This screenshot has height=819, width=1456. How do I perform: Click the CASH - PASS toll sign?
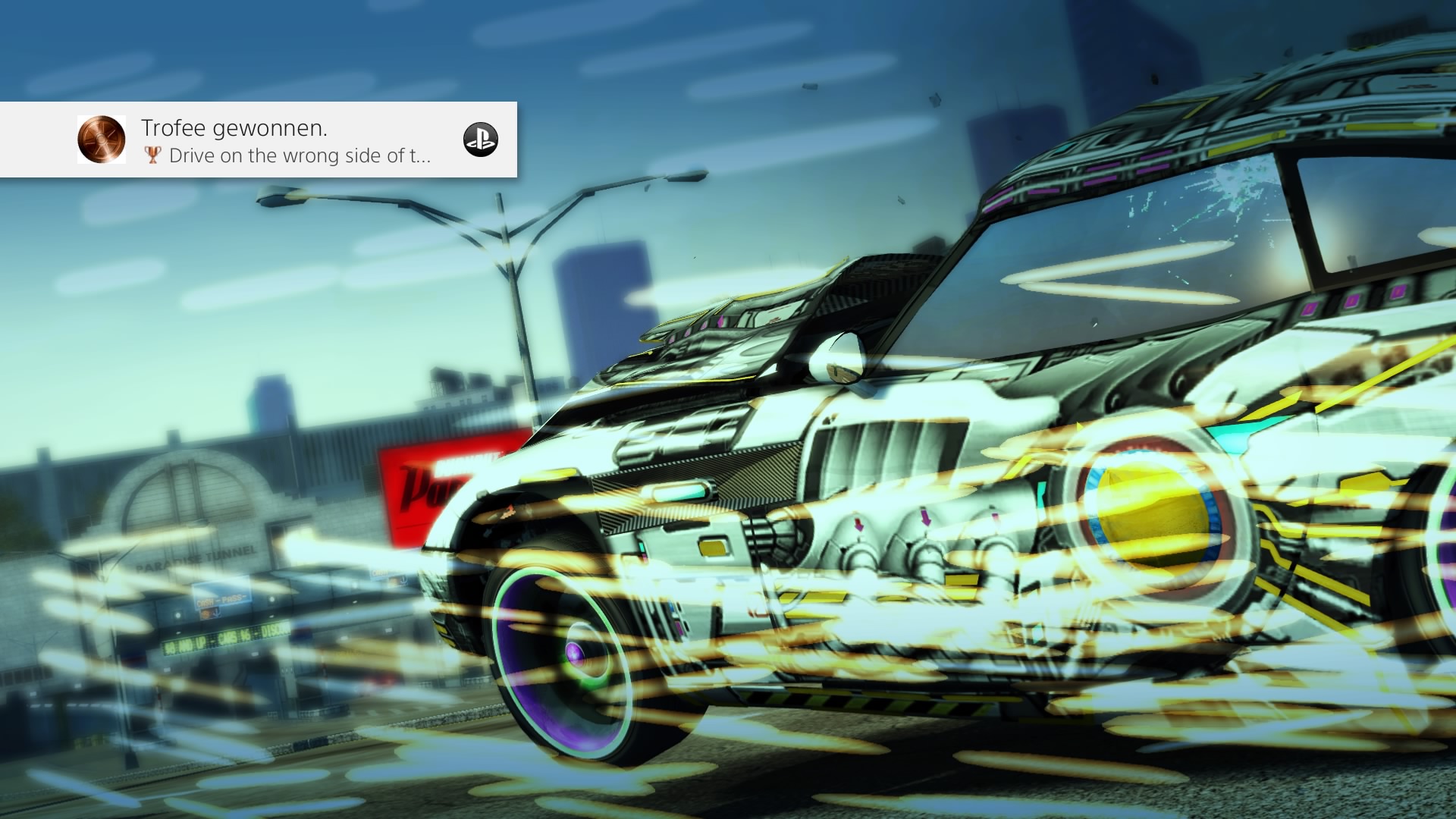coord(221,600)
